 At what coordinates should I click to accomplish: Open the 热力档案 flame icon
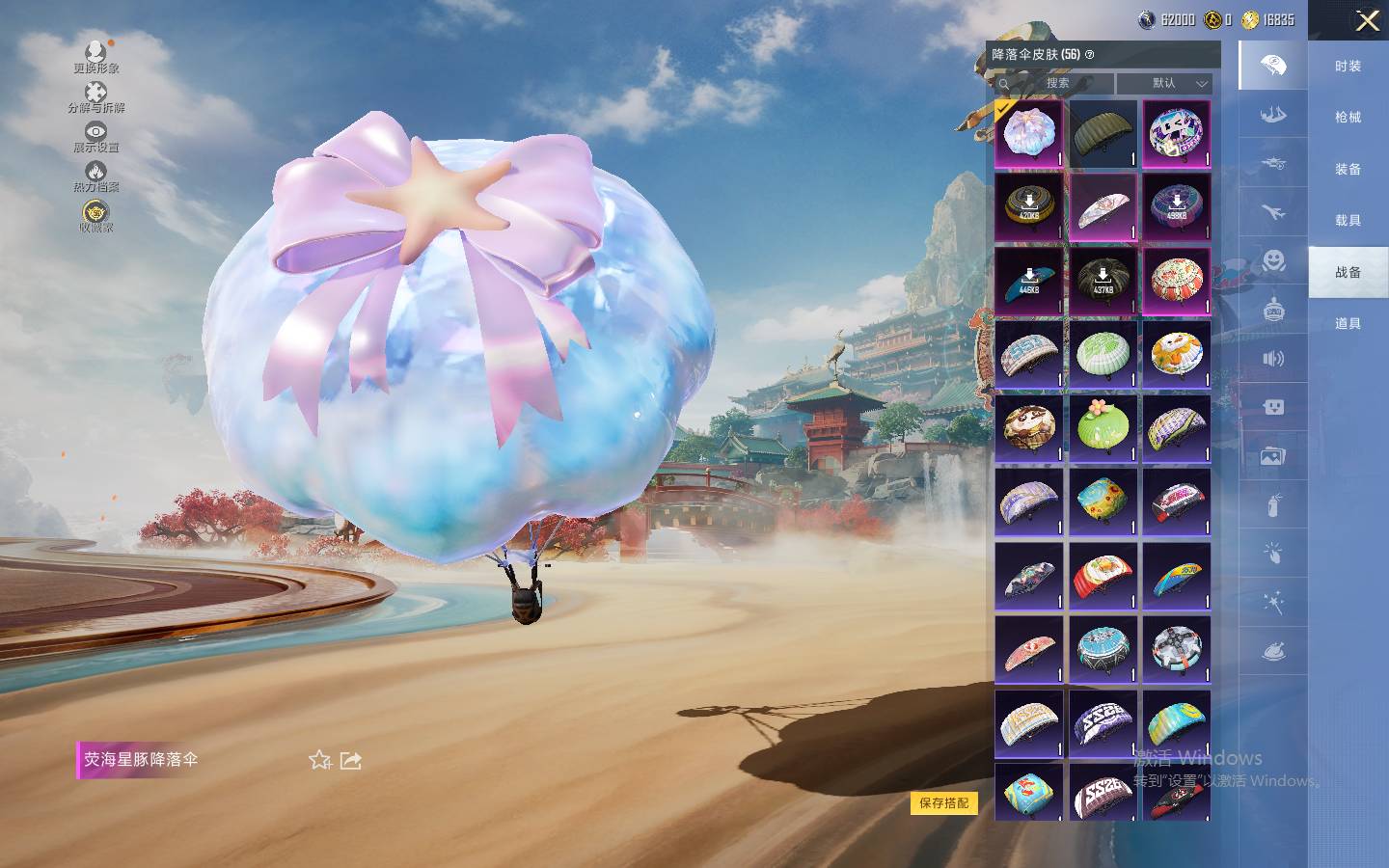tap(95, 176)
